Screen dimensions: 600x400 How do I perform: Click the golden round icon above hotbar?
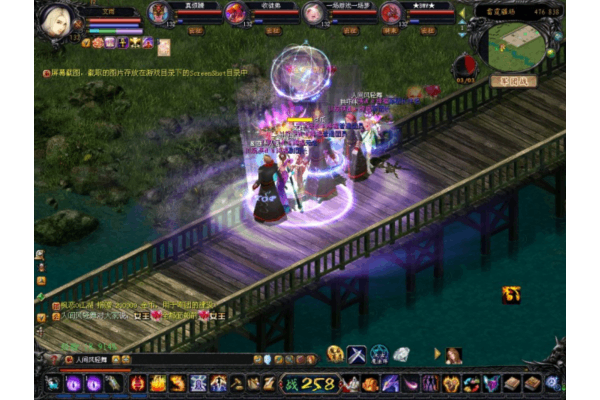[335, 354]
